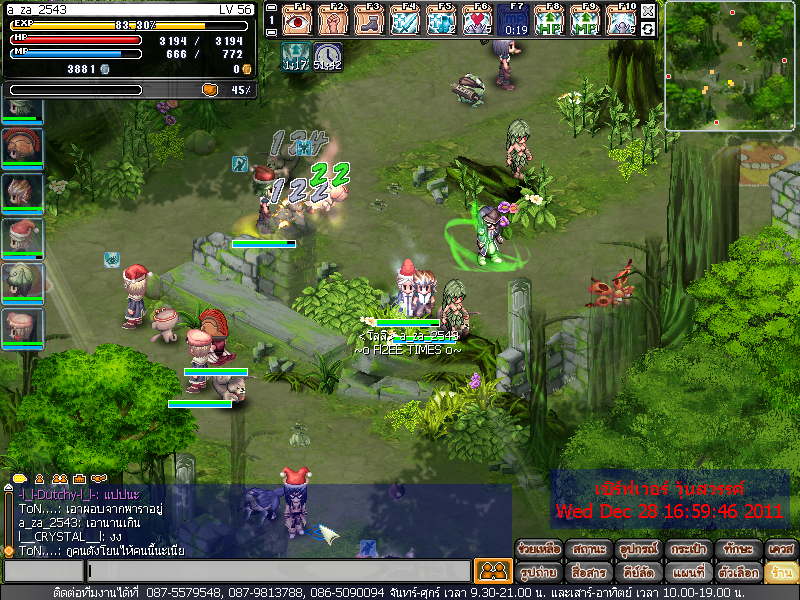The image size is (800, 600).
Task: Close the skill hotbar with the X
Action: click(648, 10)
